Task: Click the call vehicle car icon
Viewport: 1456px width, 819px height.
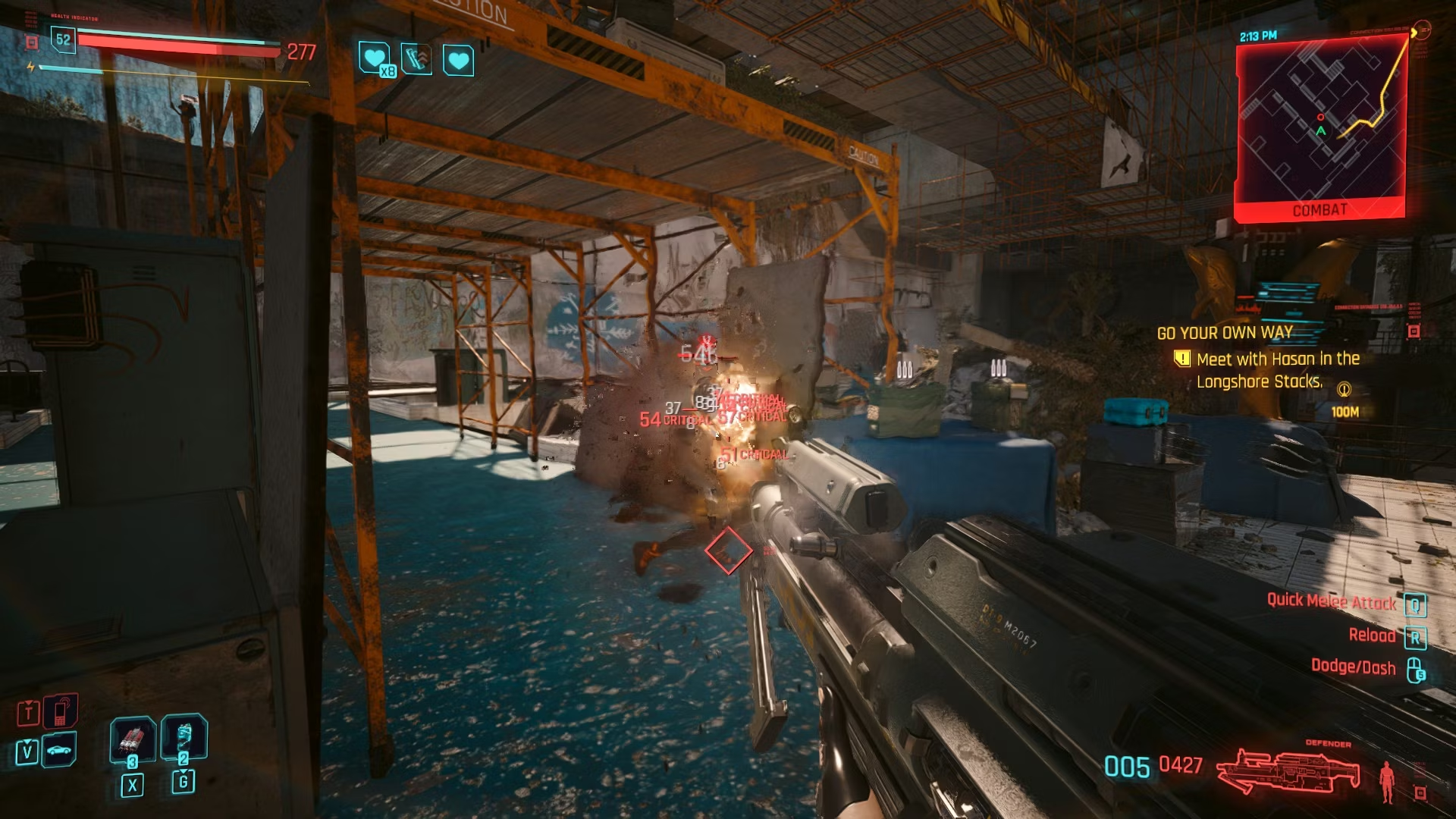Action: click(x=59, y=751)
